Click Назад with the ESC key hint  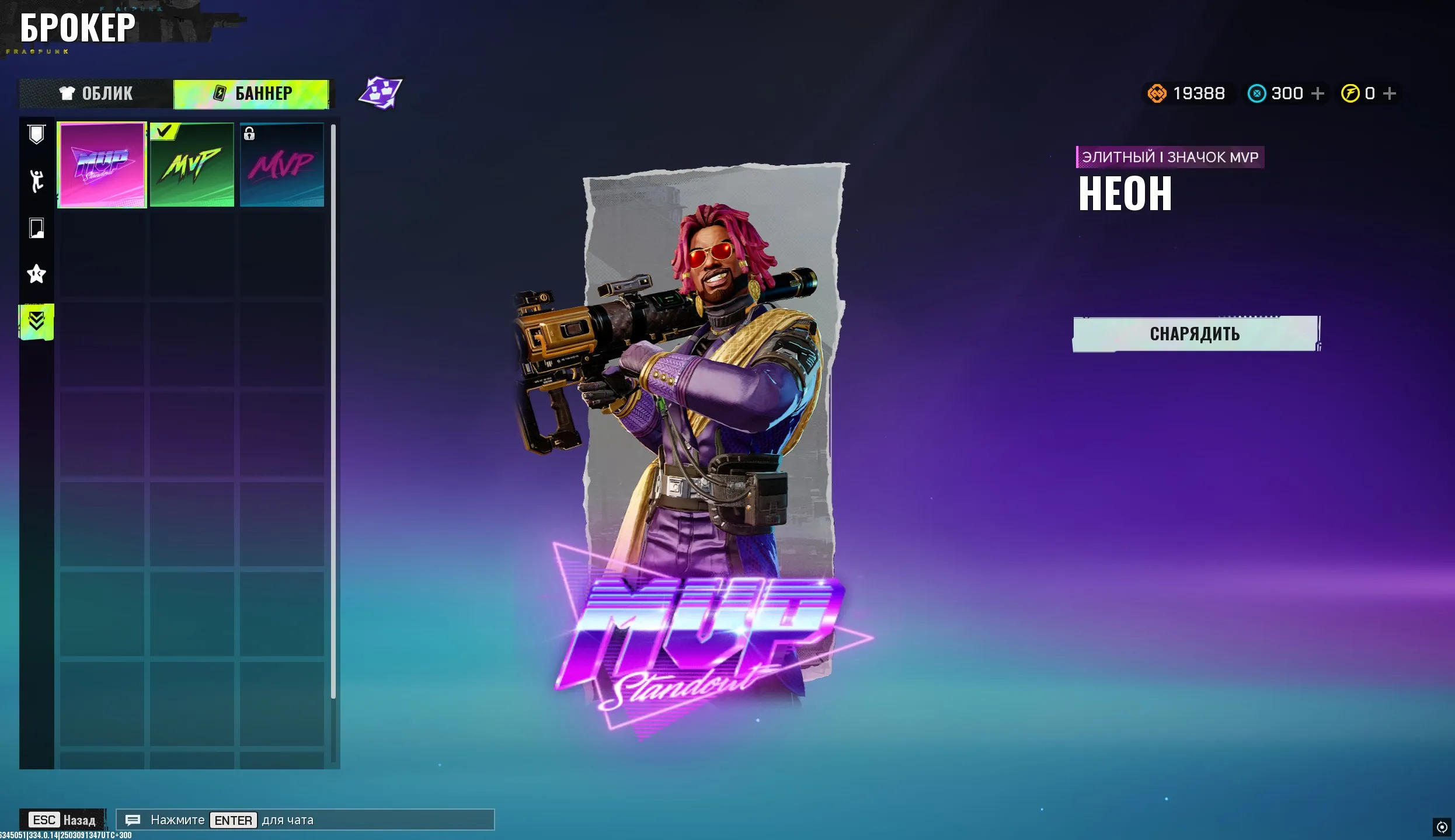pyautogui.click(x=61, y=820)
